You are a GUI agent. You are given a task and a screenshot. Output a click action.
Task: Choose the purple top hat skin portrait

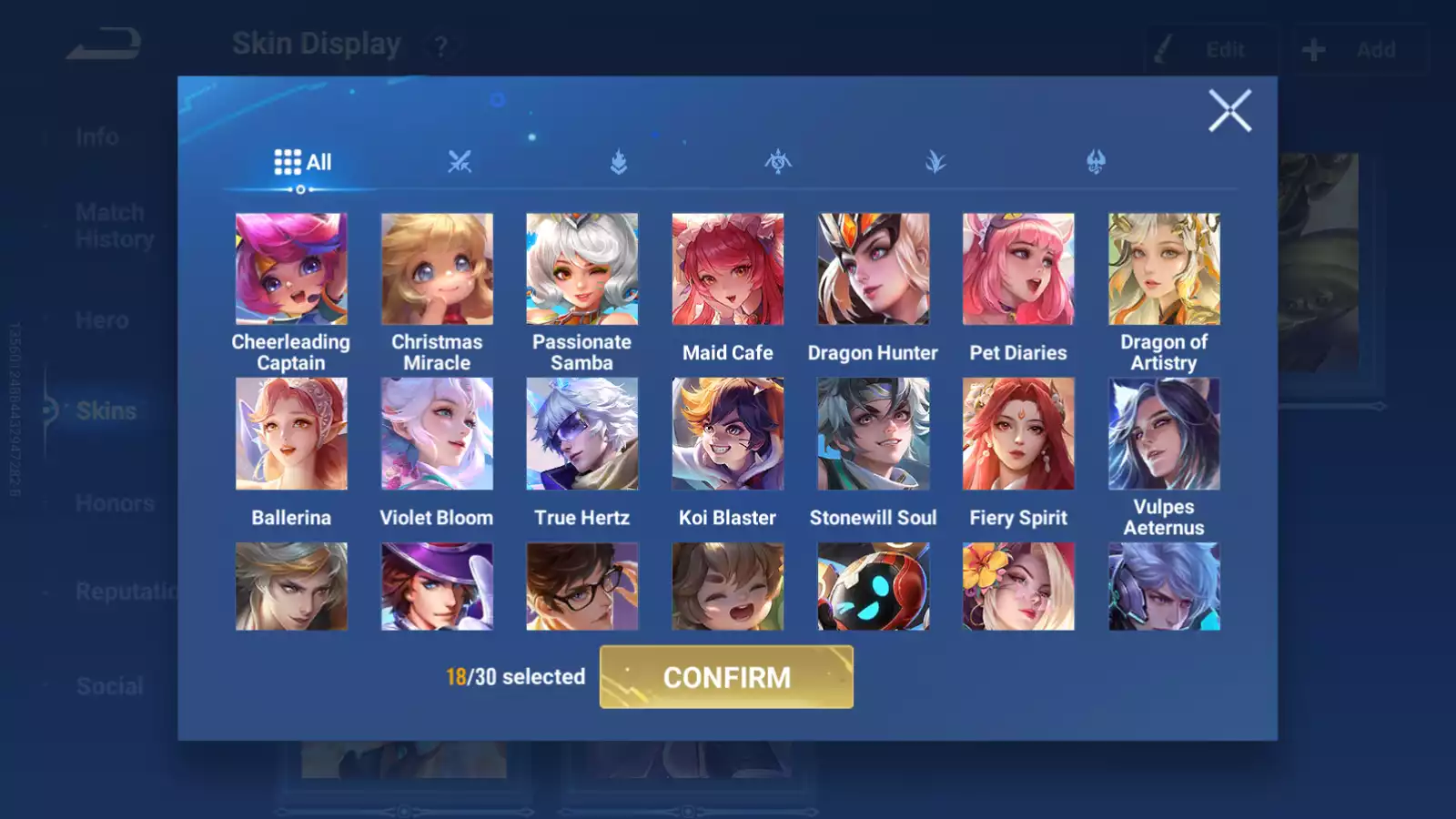point(437,587)
